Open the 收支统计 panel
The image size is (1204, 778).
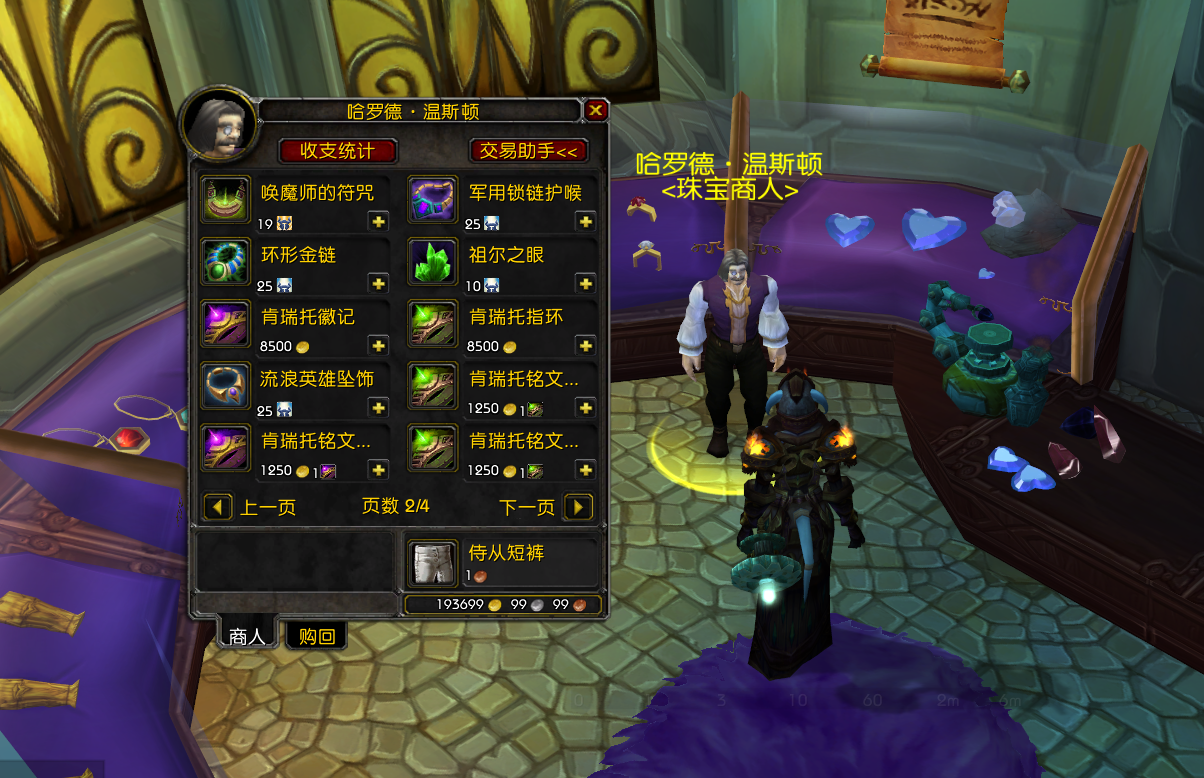point(337,151)
